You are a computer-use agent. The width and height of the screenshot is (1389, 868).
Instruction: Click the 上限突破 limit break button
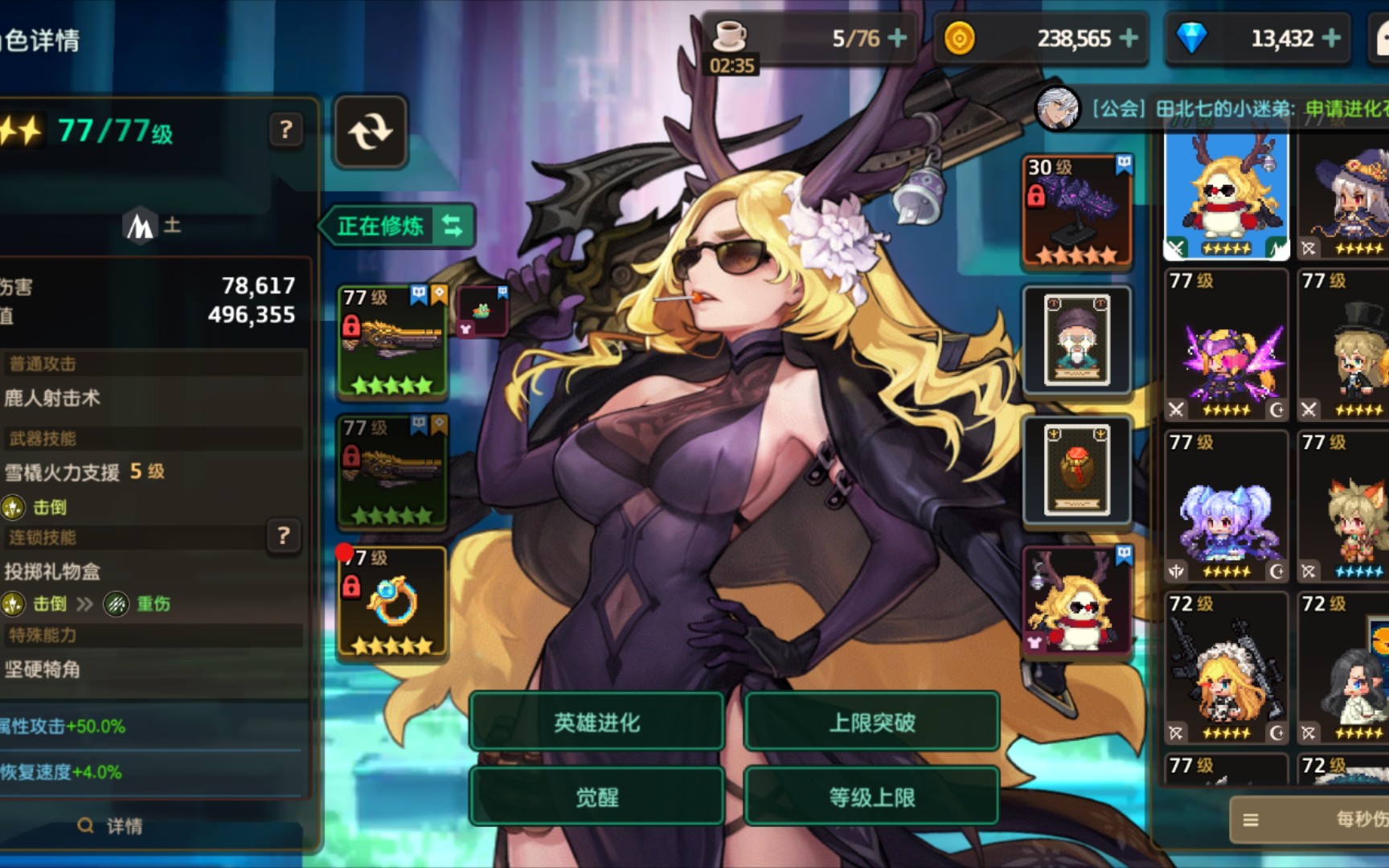[872, 723]
